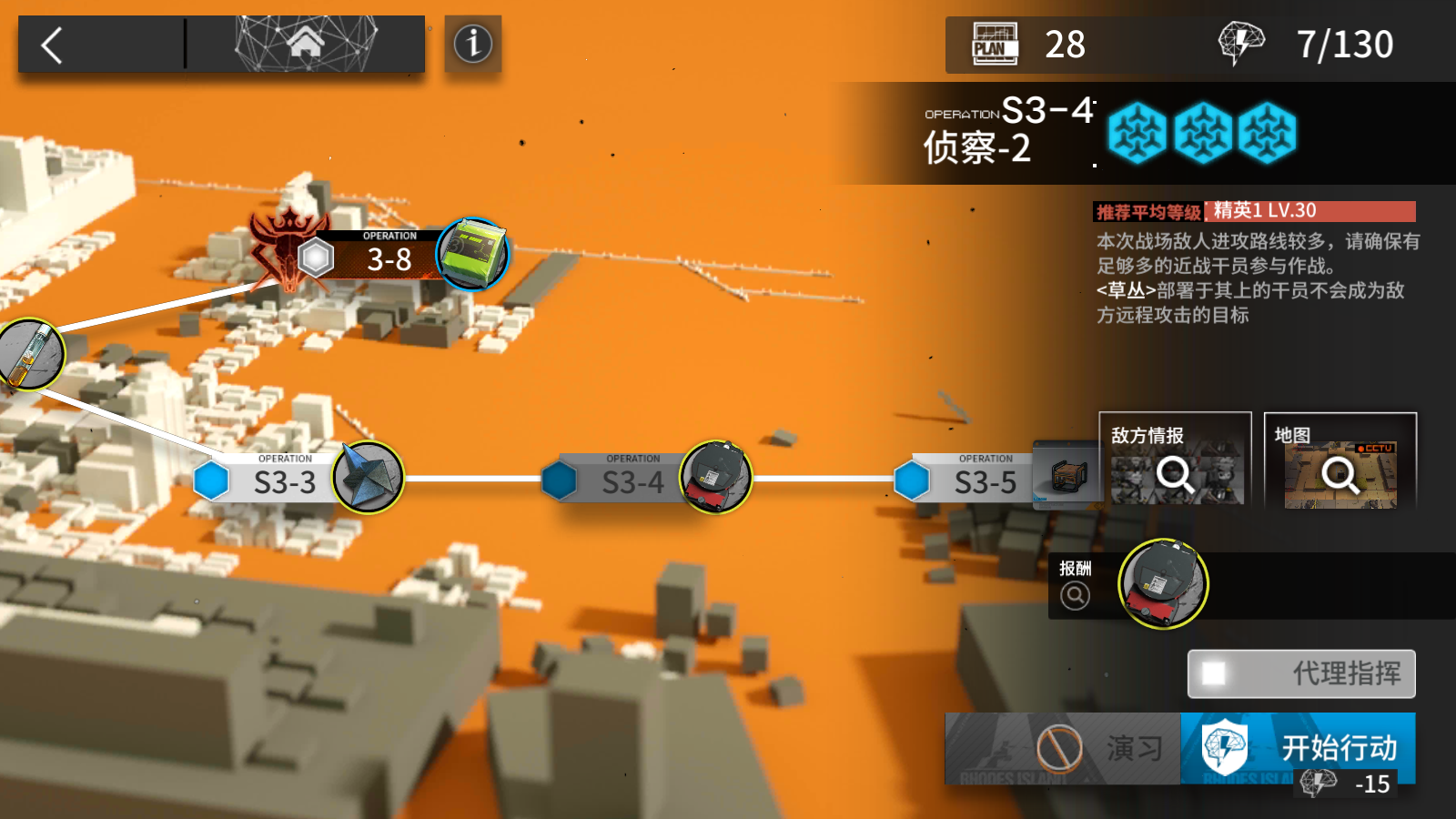View enemy intel (敌方情报)
This screenshot has height=819, width=1456.
[x=1175, y=460]
